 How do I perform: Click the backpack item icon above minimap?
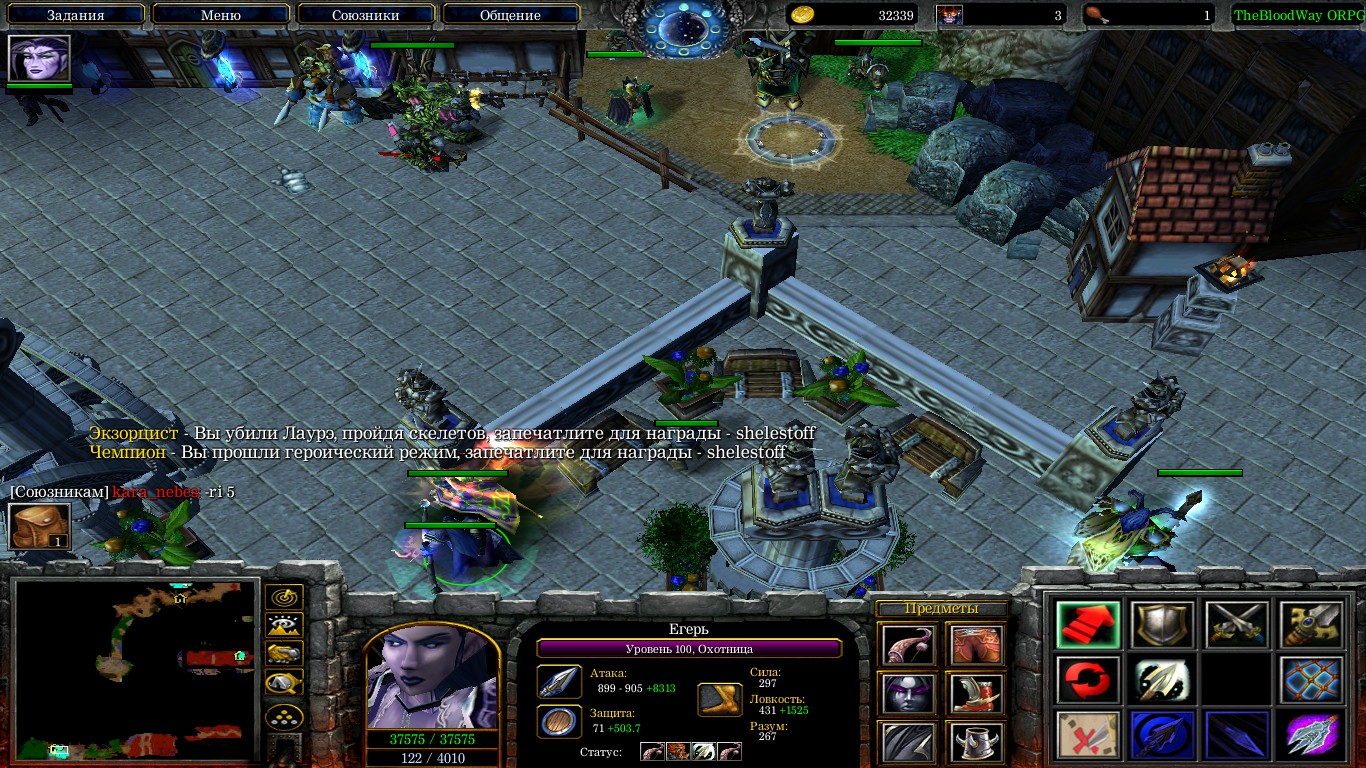click(x=39, y=526)
